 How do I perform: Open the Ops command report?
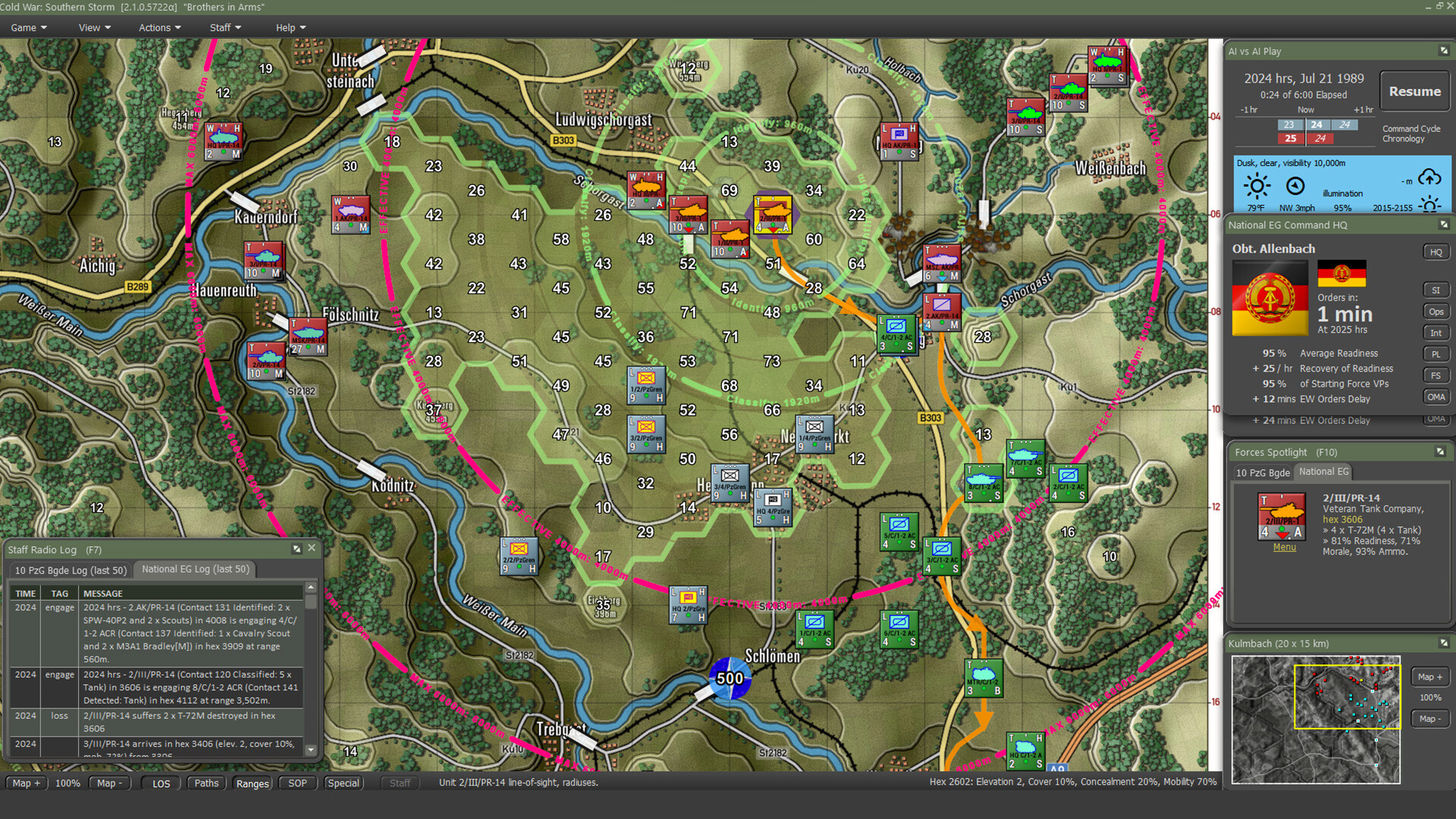(x=1436, y=311)
